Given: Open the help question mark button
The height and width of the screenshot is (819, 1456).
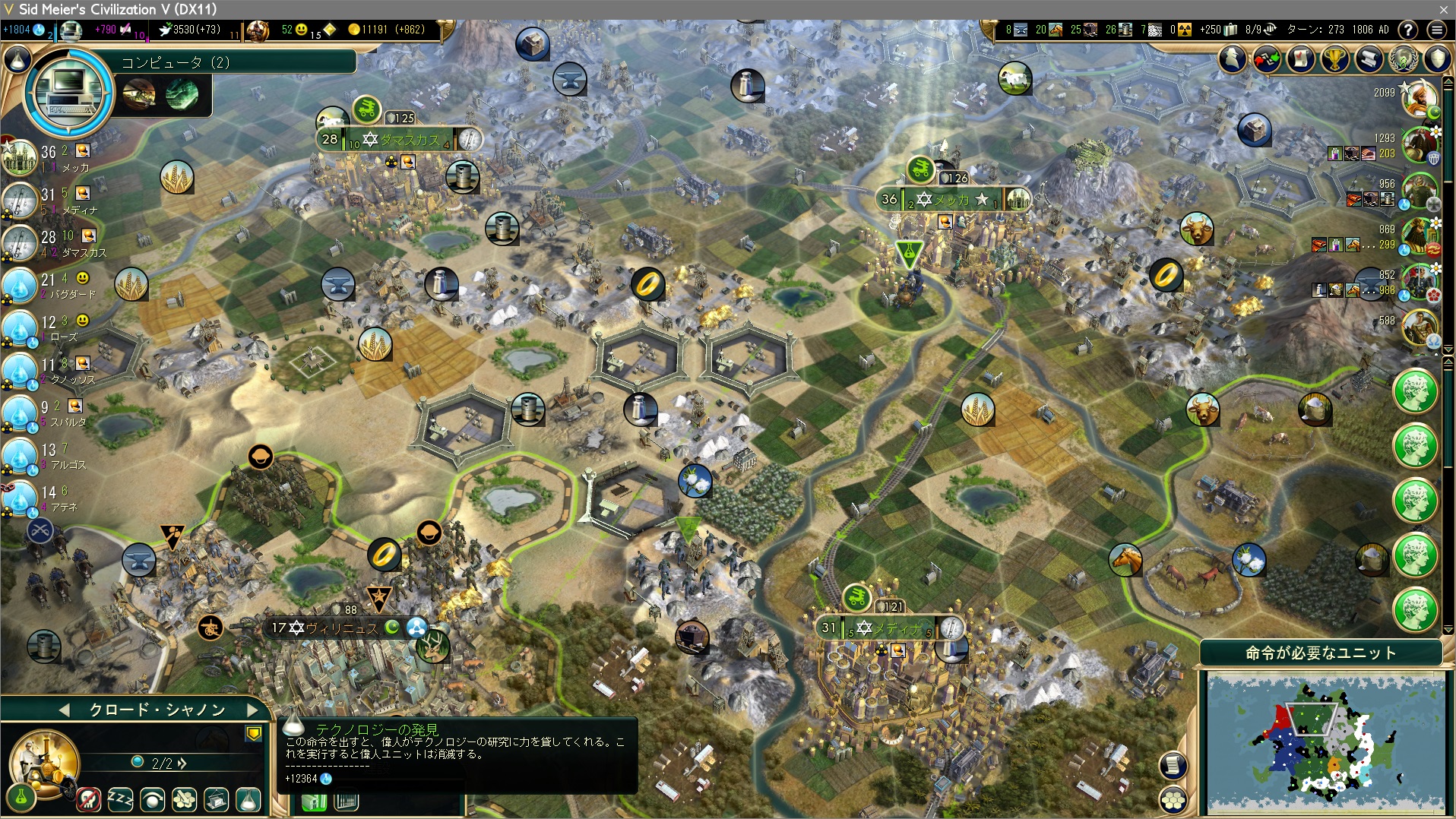Looking at the screenshot, I should [1408, 30].
